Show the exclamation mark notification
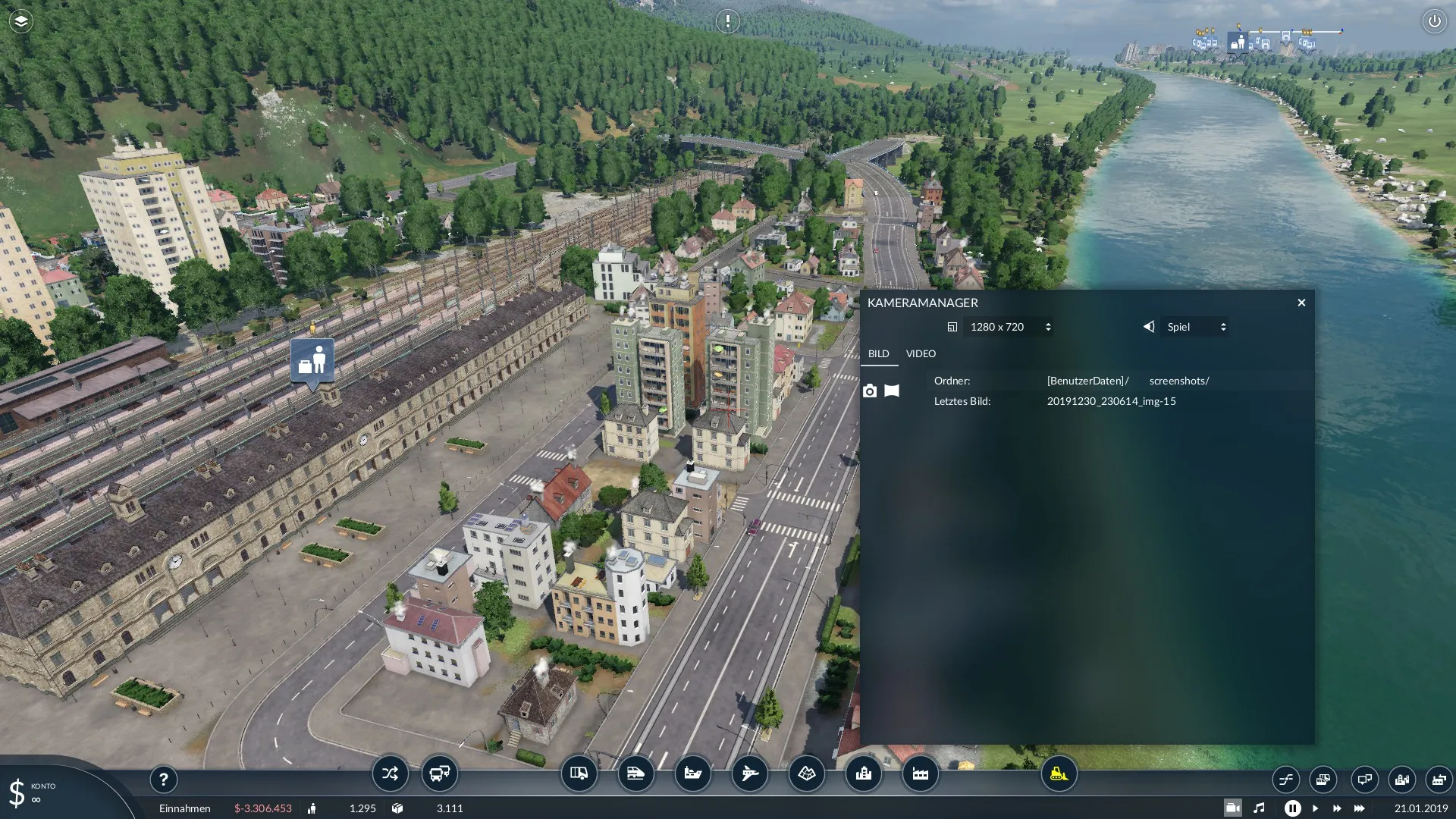Image resolution: width=1456 pixels, height=819 pixels. (727, 21)
